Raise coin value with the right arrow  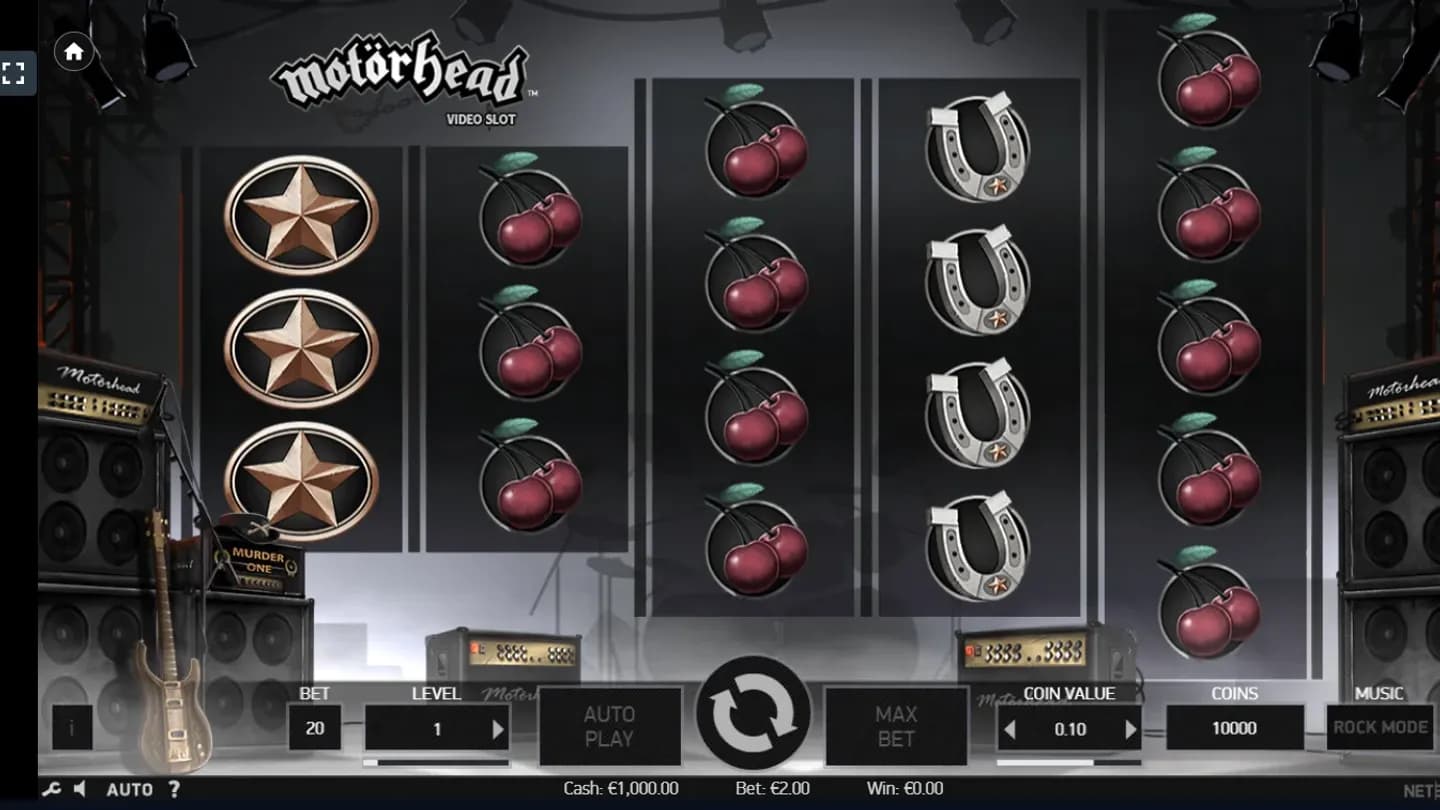click(x=1131, y=728)
